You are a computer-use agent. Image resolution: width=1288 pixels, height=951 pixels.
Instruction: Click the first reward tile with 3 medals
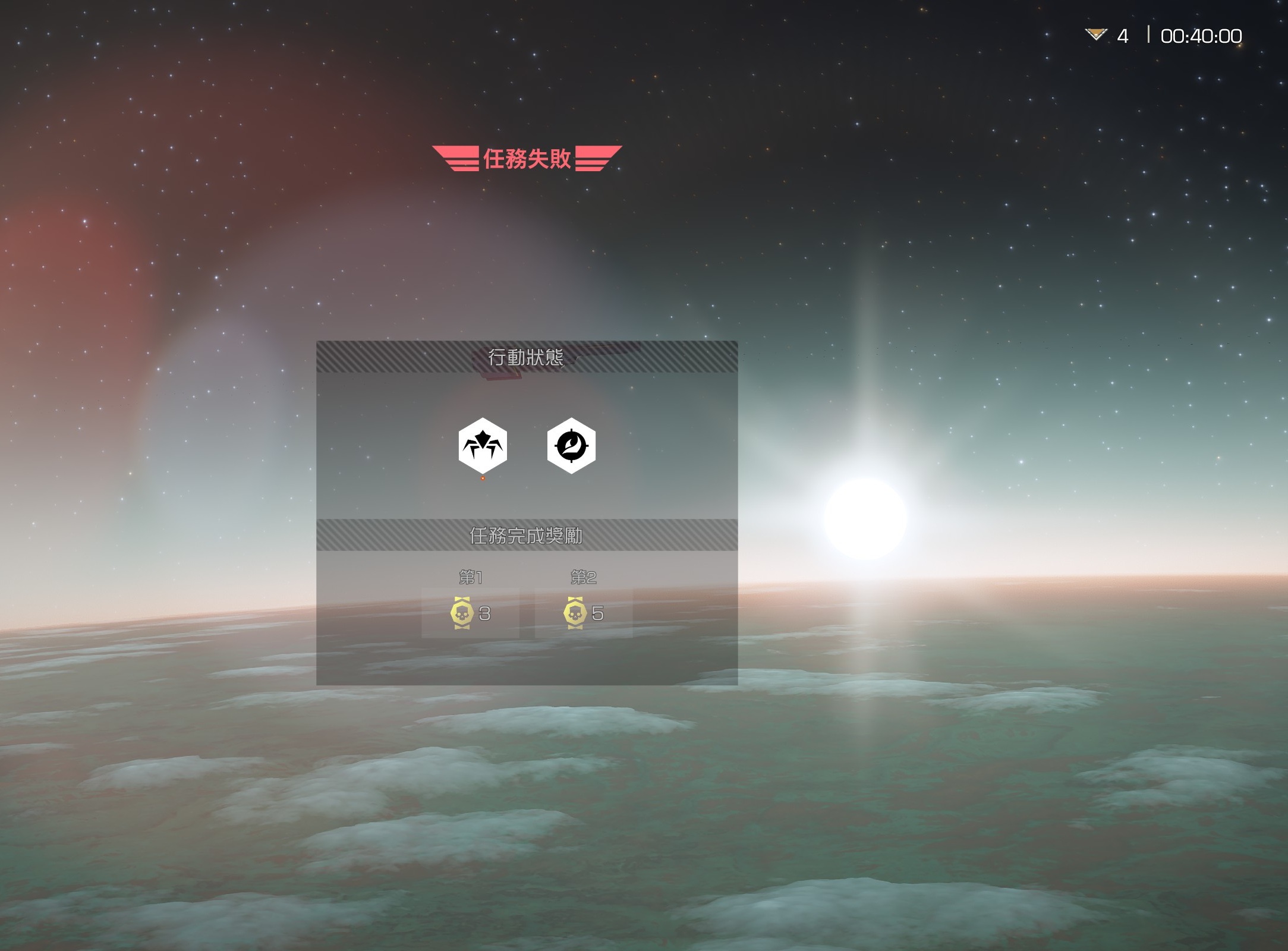pyautogui.click(x=470, y=613)
